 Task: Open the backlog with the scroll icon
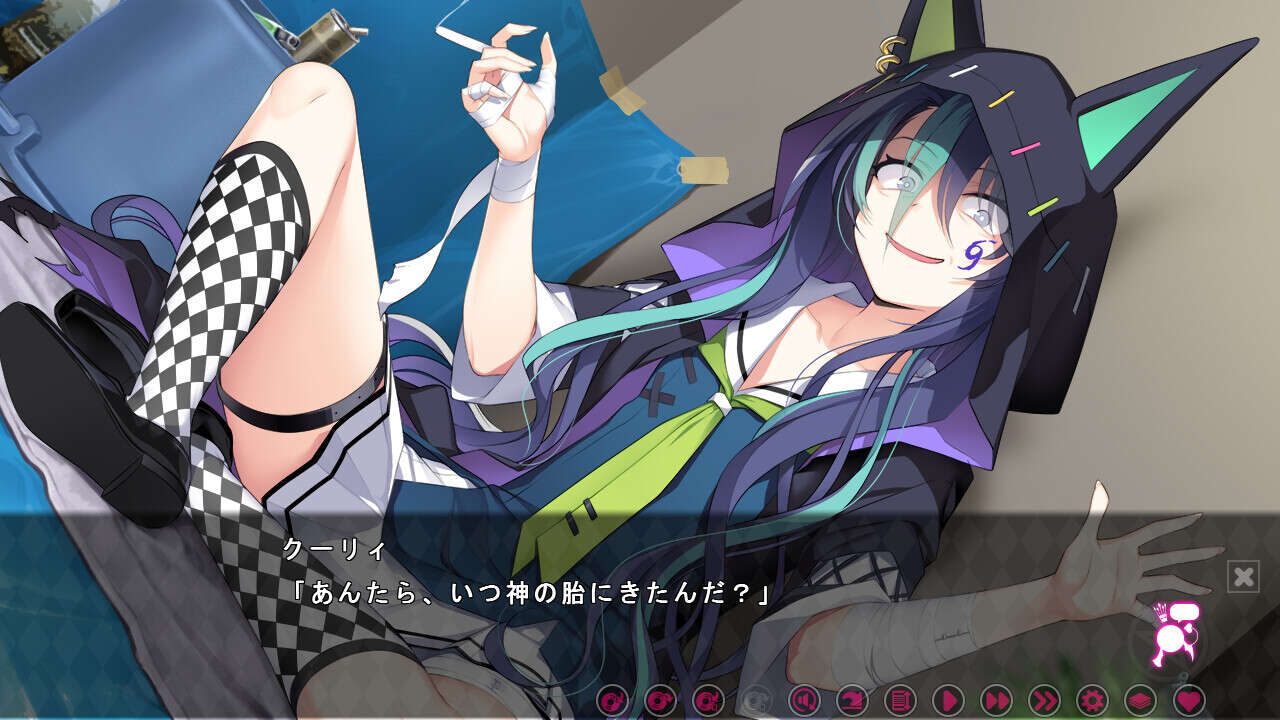900,700
